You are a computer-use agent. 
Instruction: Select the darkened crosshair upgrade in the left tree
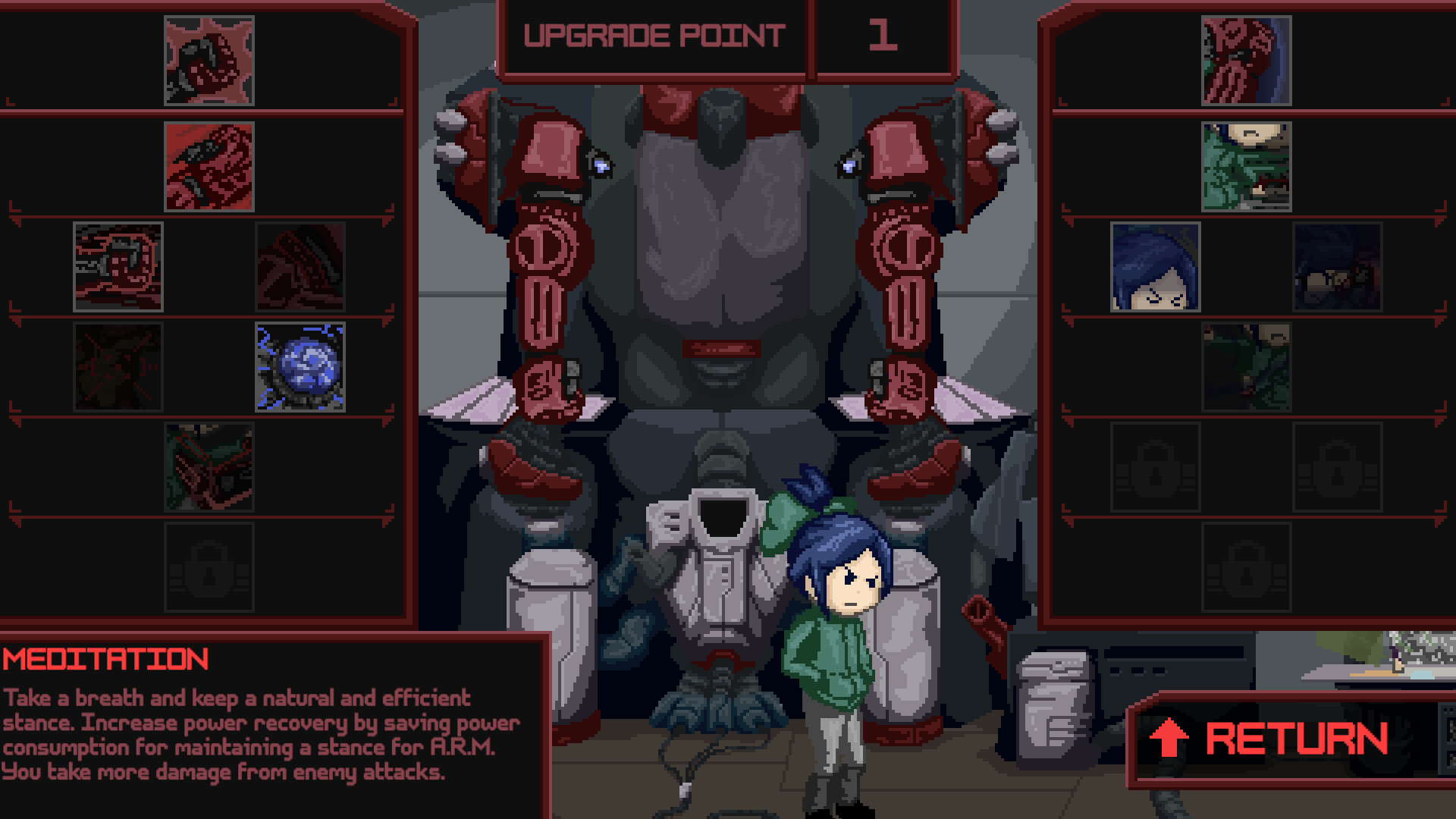click(x=118, y=366)
